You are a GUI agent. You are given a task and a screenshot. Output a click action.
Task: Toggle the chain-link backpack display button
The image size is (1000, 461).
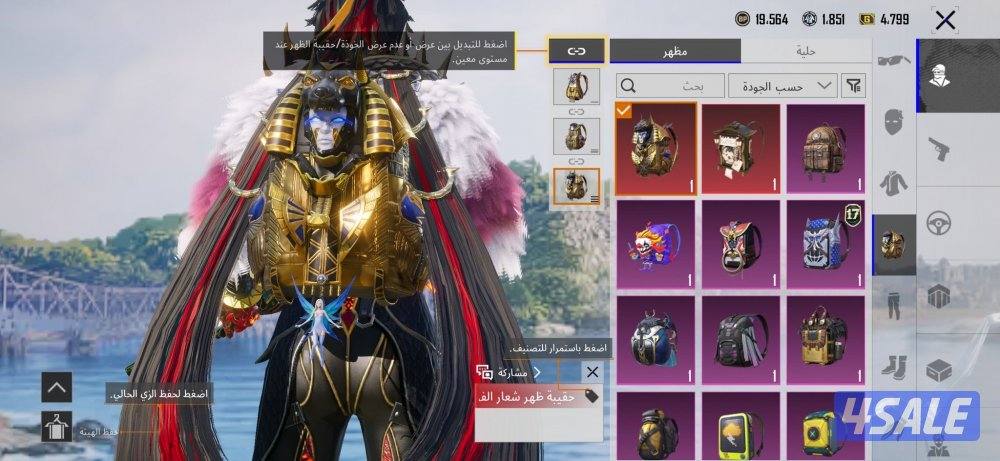(576, 50)
